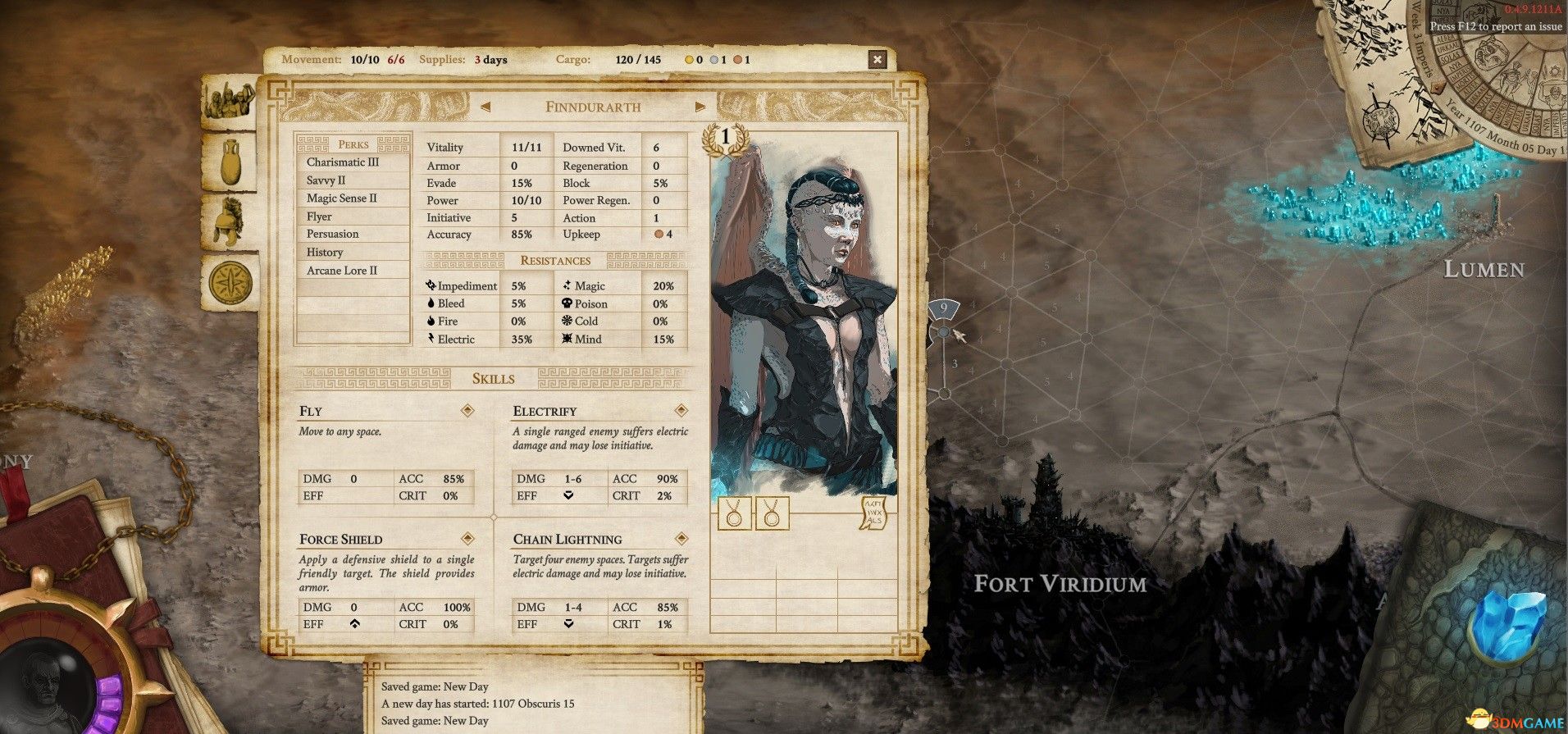Image resolution: width=1568 pixels, height=734 pixels.
Task: Click the second amulet necklace slot
Action: click(x=771, y=515)
